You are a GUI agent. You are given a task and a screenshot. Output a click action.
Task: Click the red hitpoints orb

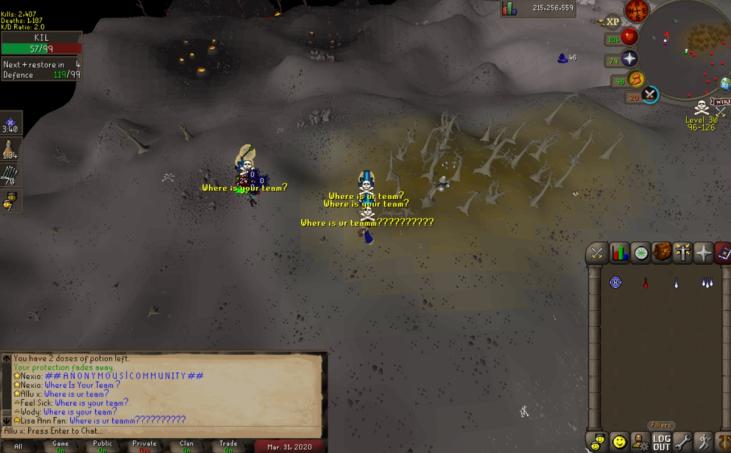tap(629, 36)
